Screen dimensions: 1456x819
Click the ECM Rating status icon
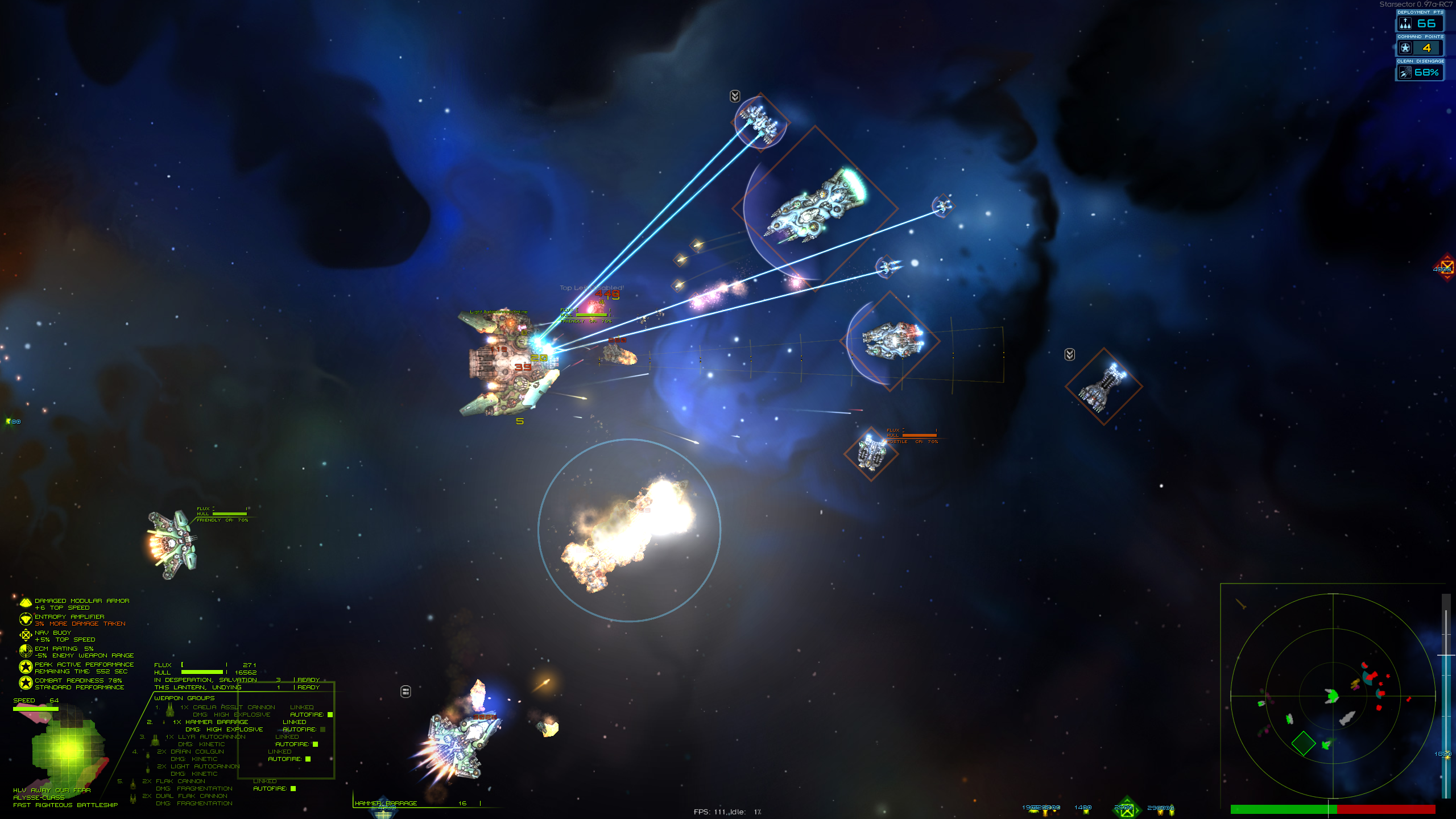[x=26, y=651]
